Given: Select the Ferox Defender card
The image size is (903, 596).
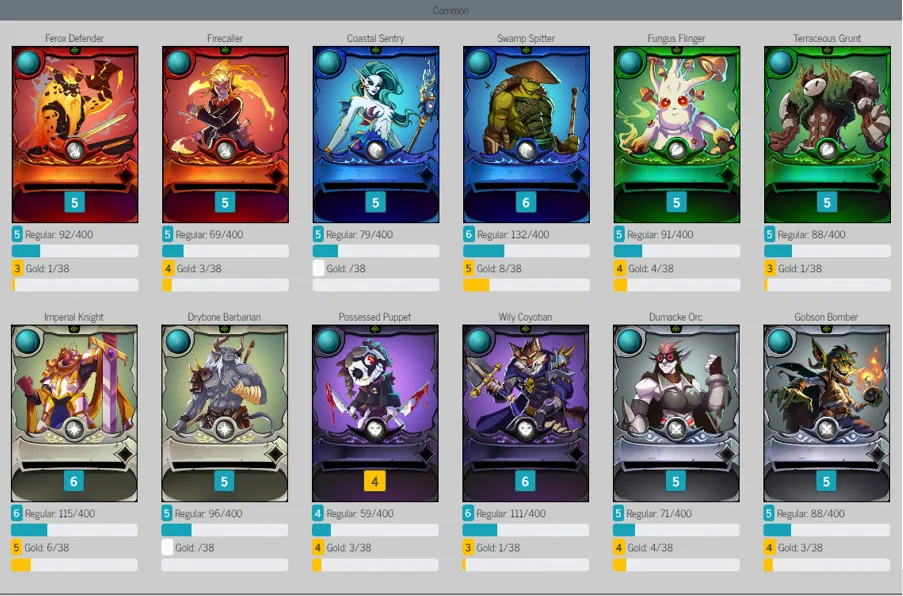Looking at the screenshot, I should (x=75, y=134).
